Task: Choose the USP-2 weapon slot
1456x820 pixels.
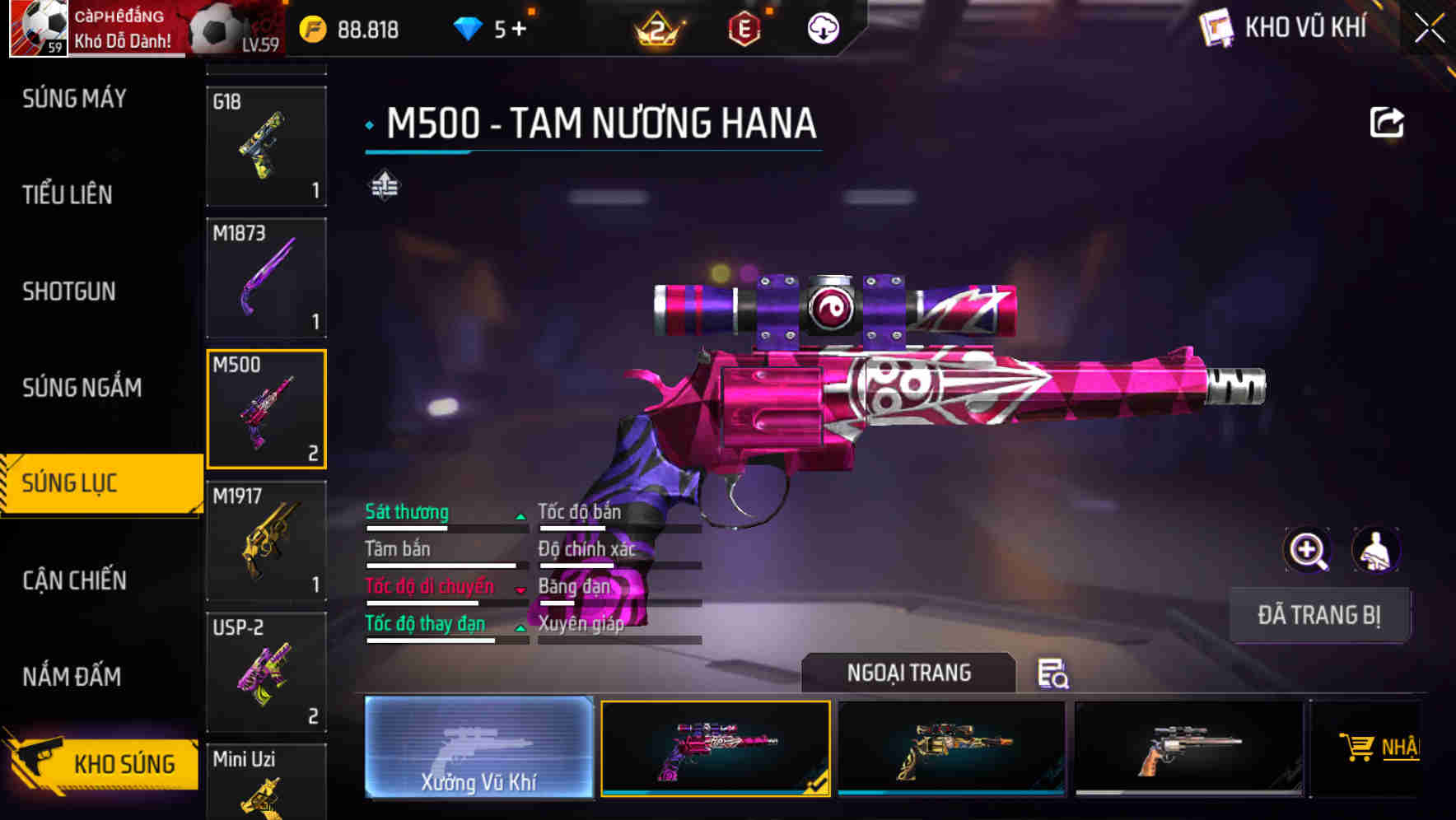Action: click(266, 672)
